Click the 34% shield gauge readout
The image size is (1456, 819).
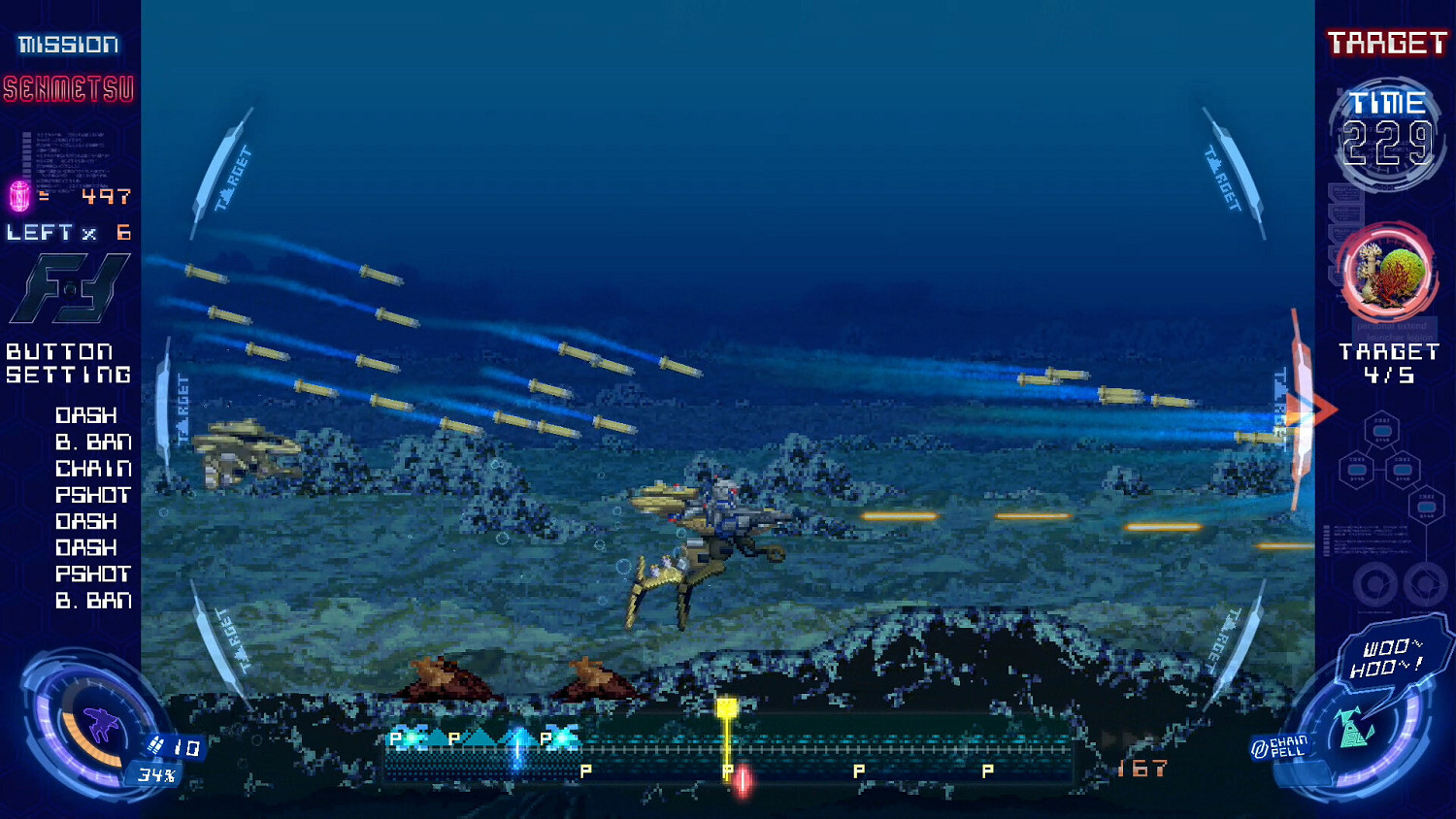point(155,773)
